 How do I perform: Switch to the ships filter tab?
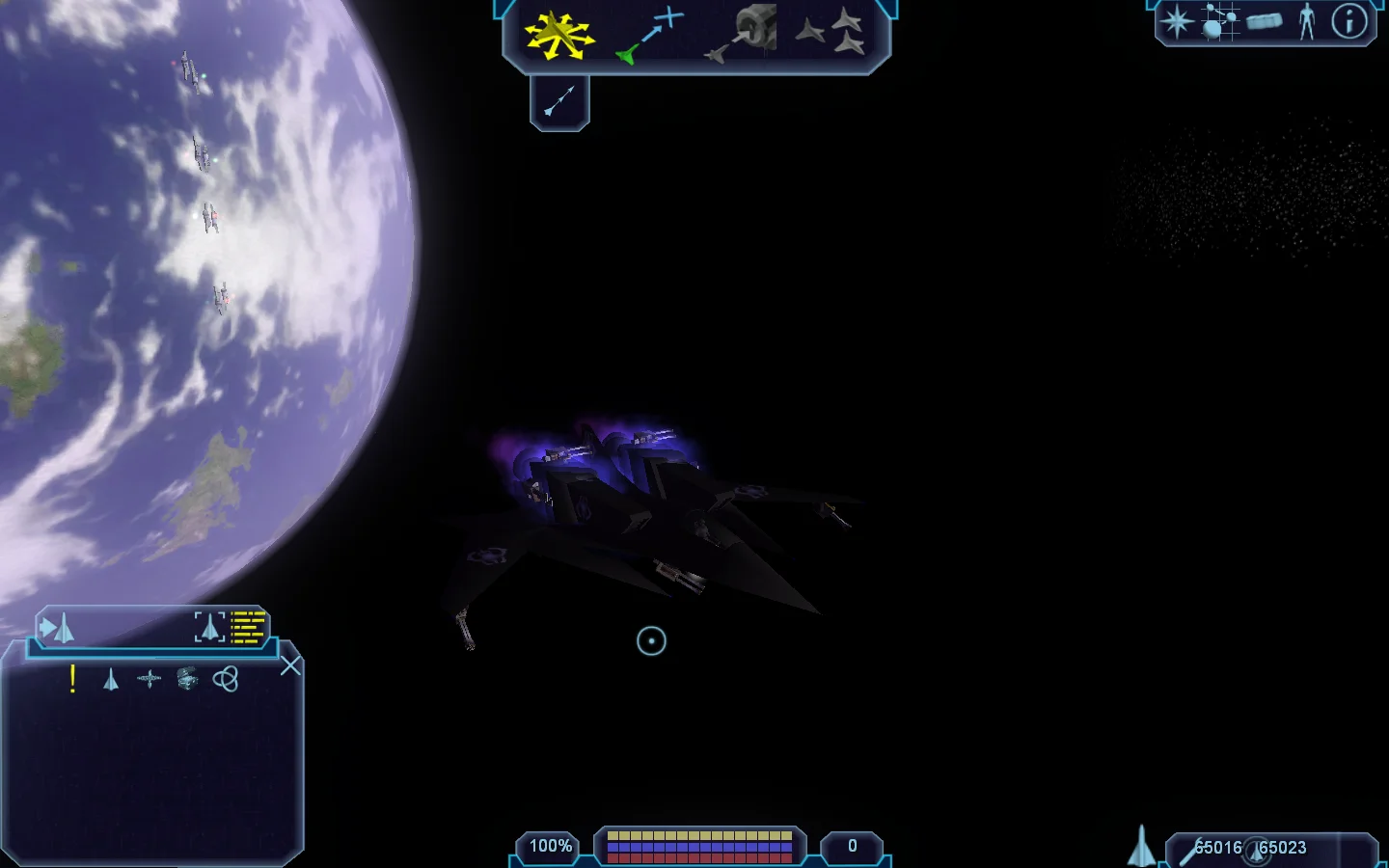click(x=111, y=680)
